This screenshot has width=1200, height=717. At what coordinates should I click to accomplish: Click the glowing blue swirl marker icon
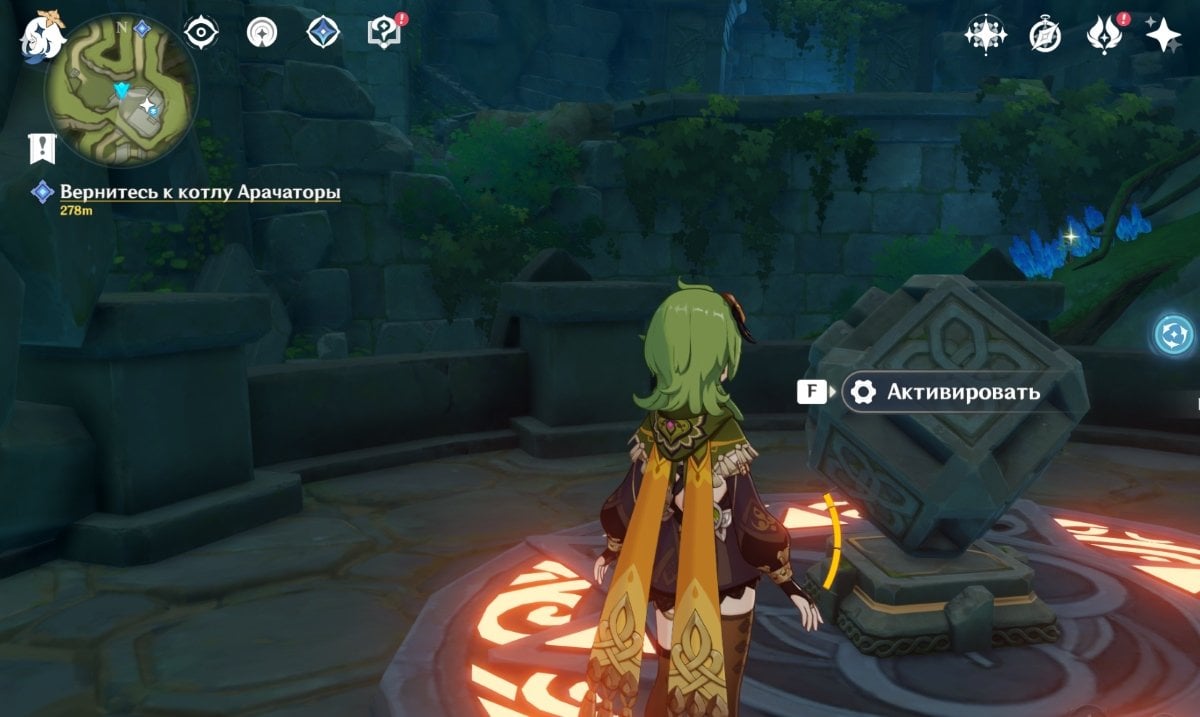pos(1173,334)
